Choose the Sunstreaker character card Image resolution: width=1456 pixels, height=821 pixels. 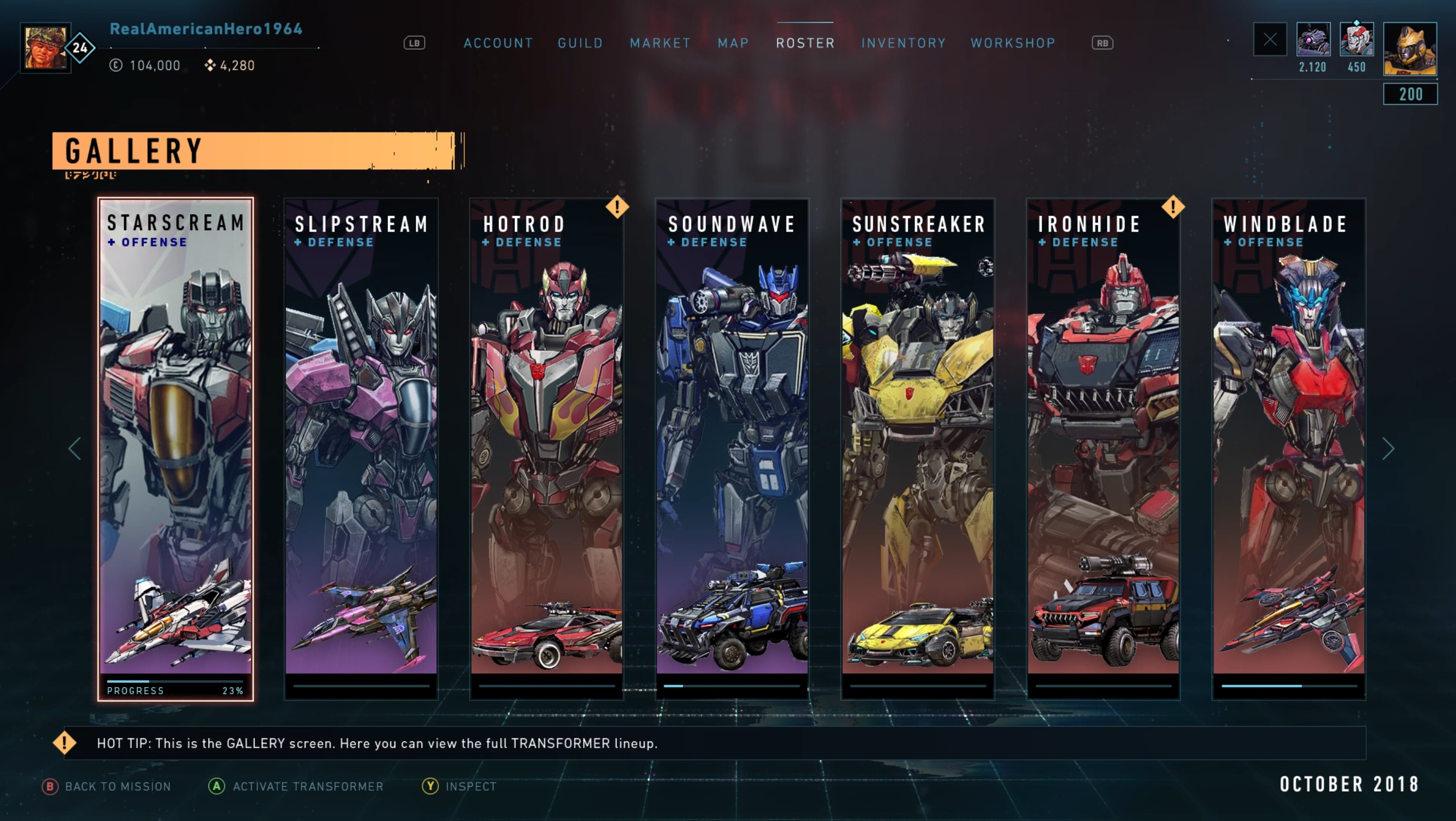coord(917,449)
